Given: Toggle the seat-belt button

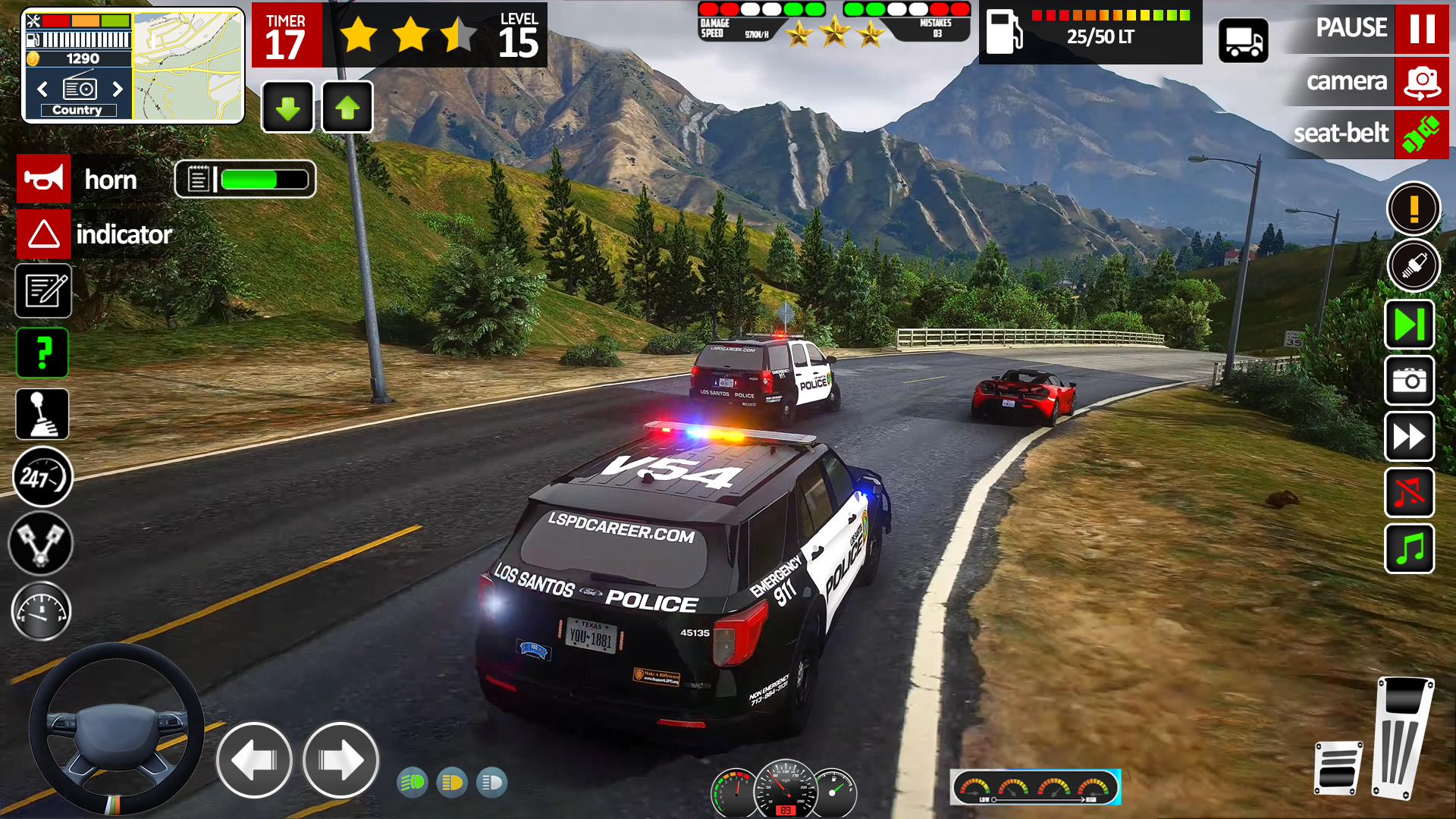Looking at the screenshot, I should [x=1421, y=134].
